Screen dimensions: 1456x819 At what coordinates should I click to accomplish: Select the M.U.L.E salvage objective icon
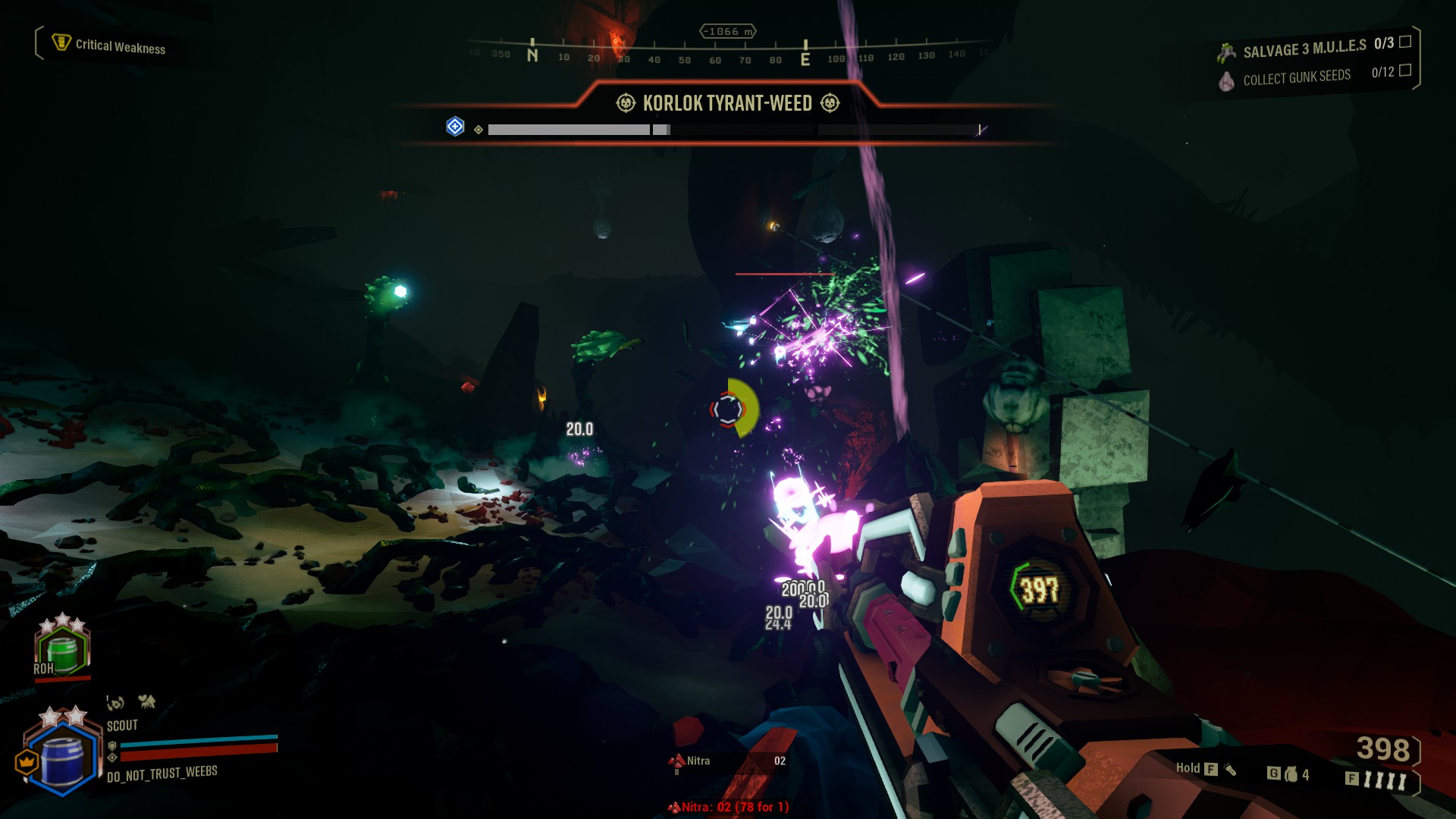tap(1228, 50)
